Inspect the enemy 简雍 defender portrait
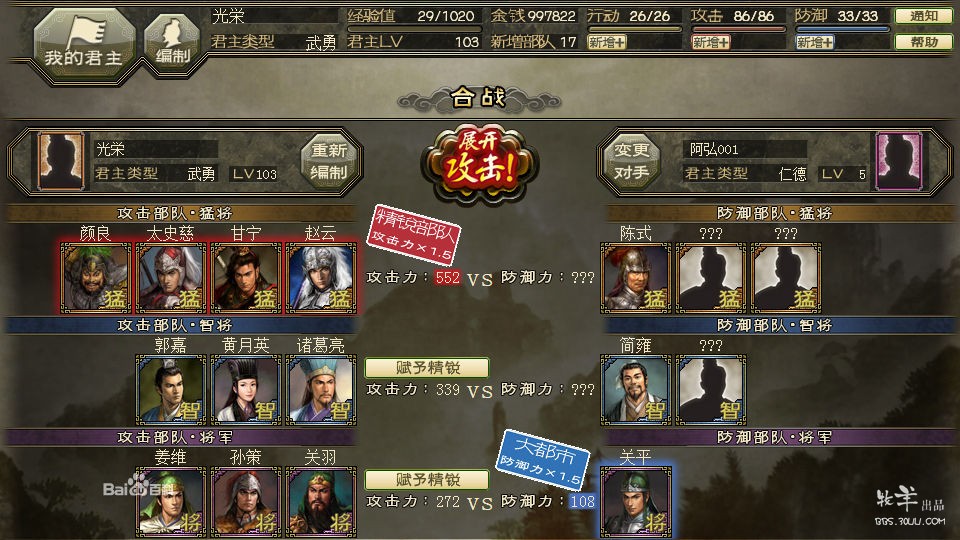This screenshot has height=540, width=960. pos(636,389)
